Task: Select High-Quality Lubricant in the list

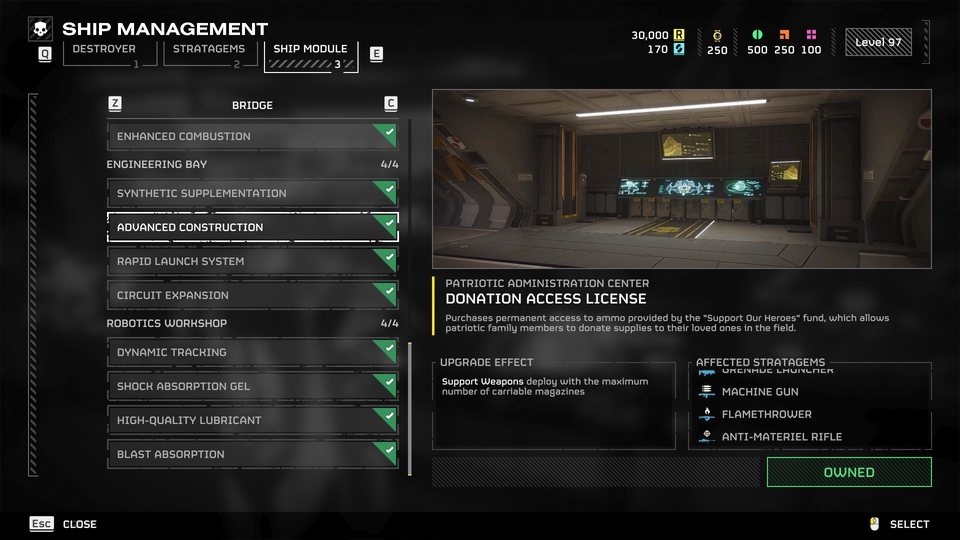Action: [x=252, y=420]
